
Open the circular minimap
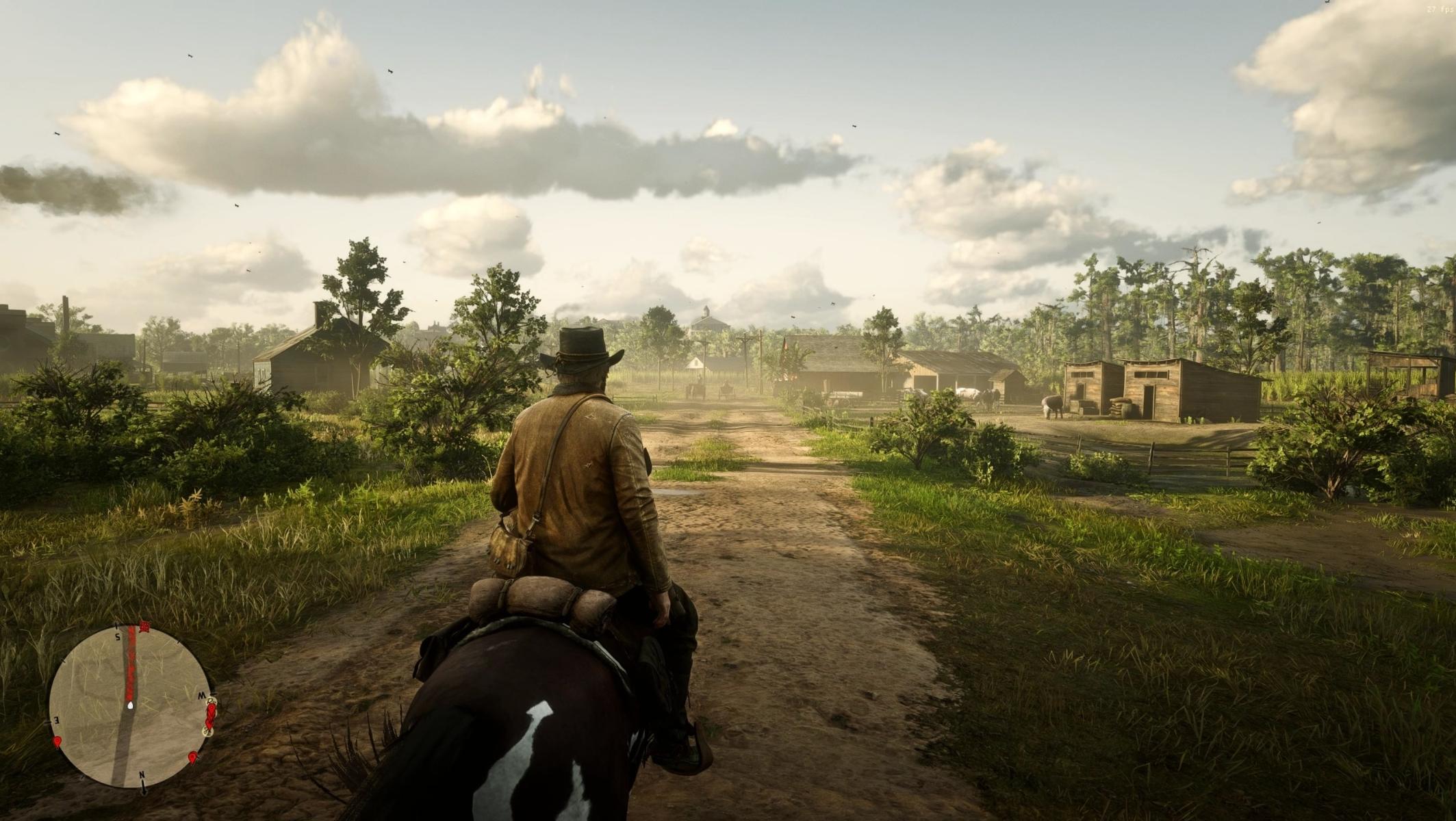click(129, 706)
